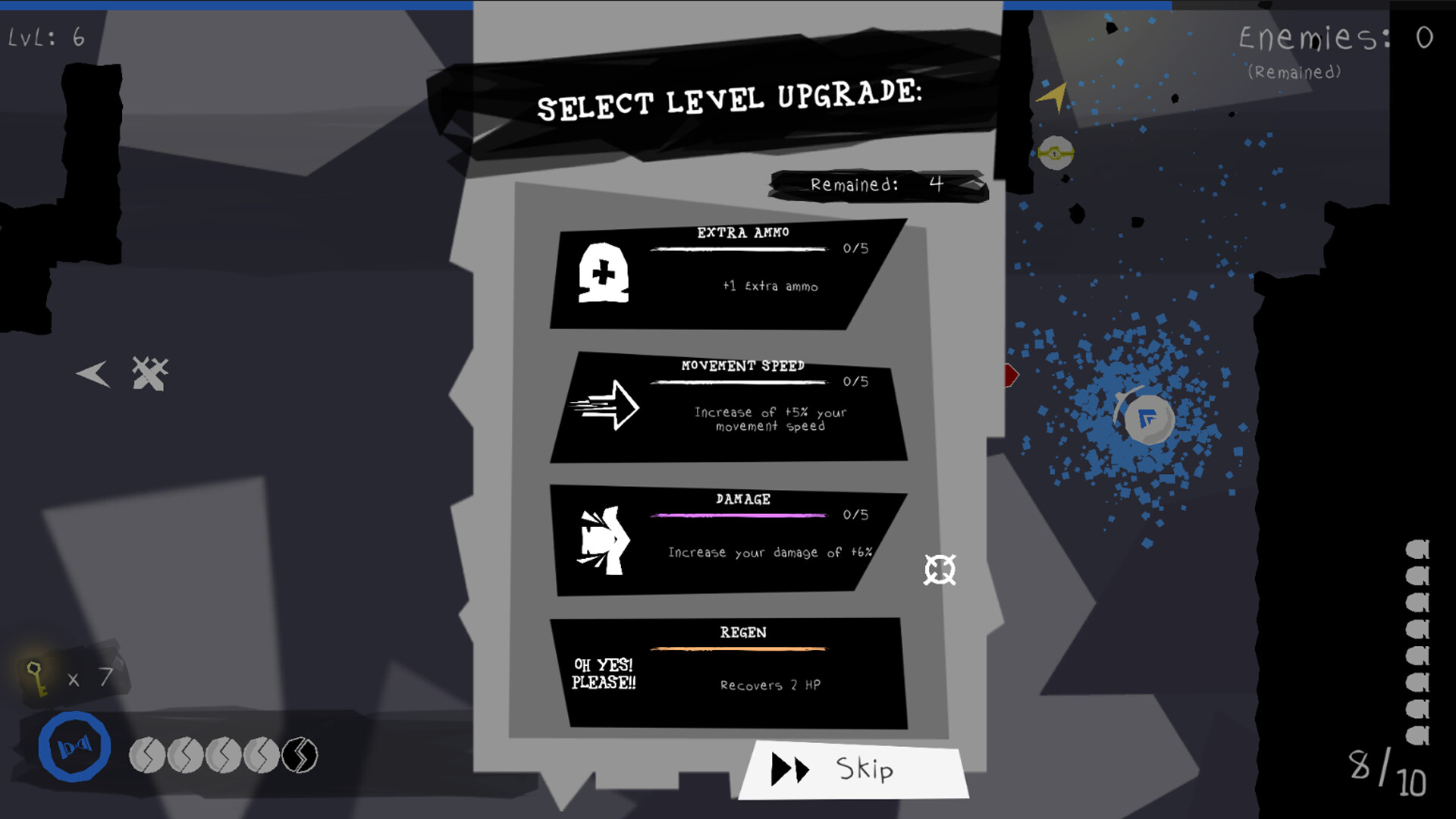Click the crossed swords icon on the left

click(x=149, y=373)
